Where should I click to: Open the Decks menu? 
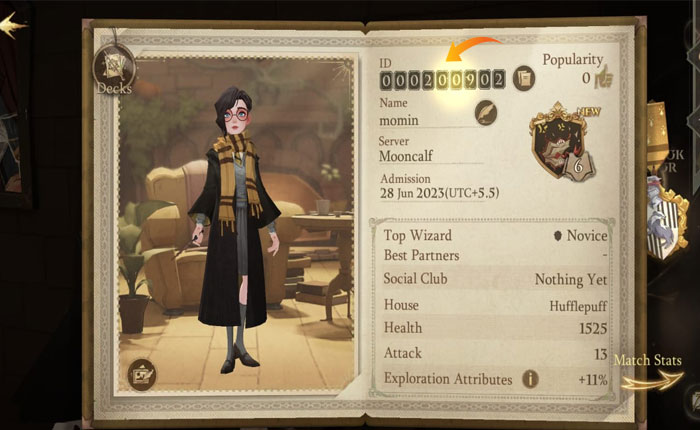pyautogui.click(x=113, y=68)
